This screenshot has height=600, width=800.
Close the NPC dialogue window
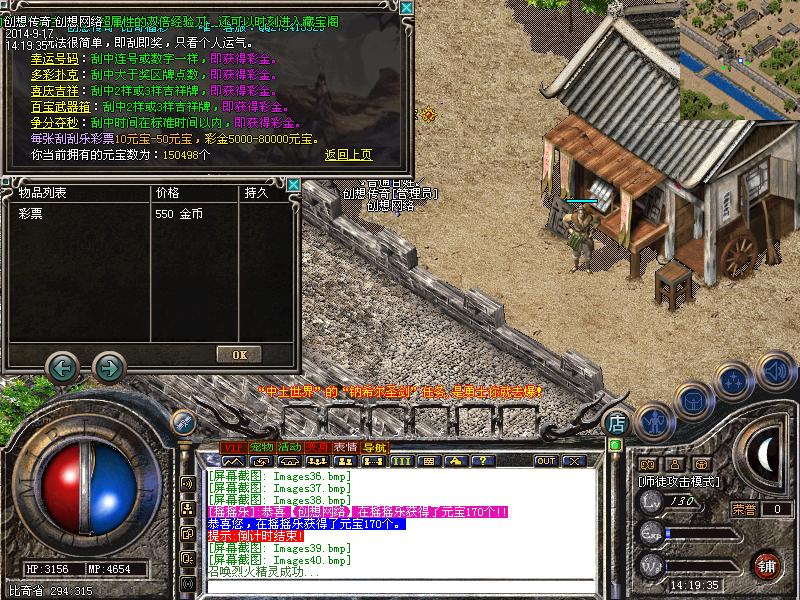point(406,8)
